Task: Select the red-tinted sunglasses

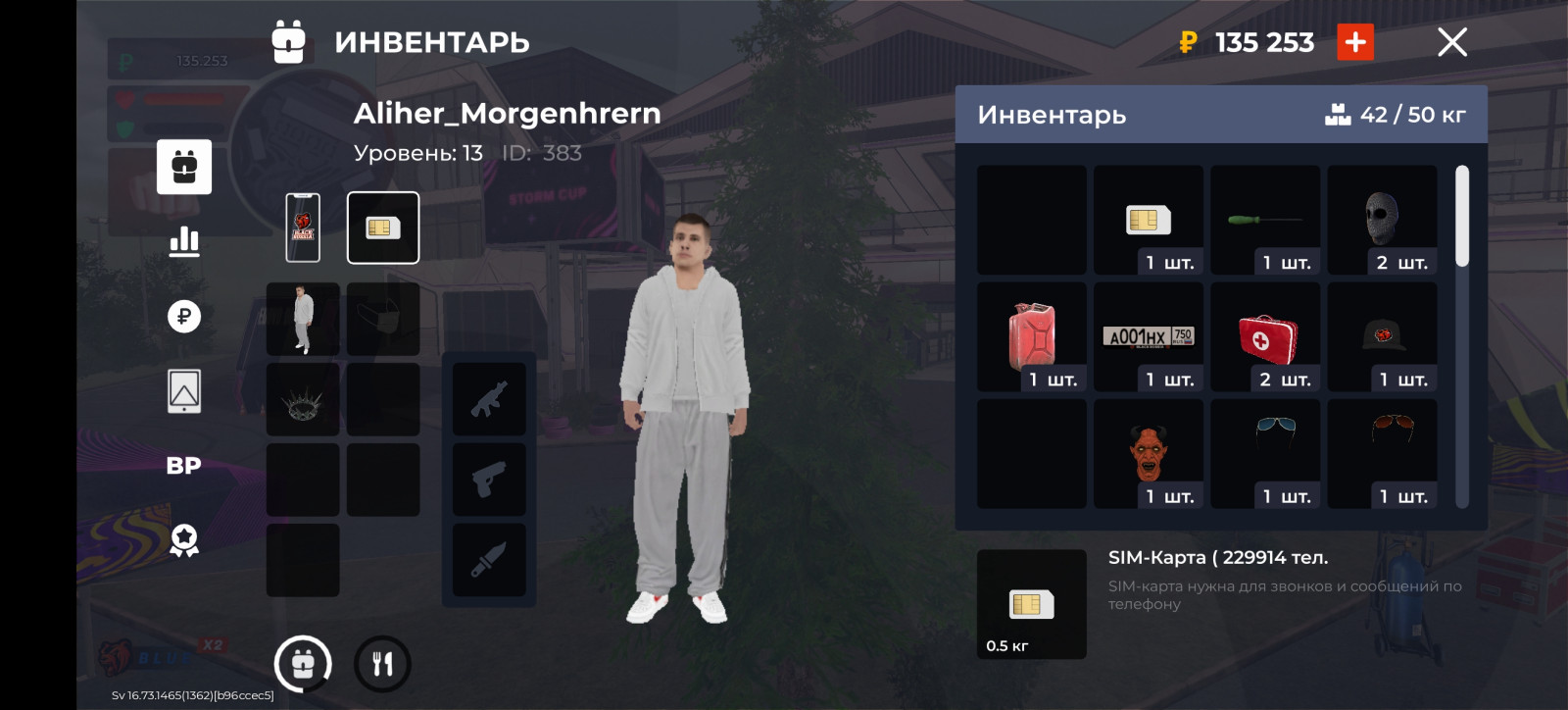Action: (1382, 453)
